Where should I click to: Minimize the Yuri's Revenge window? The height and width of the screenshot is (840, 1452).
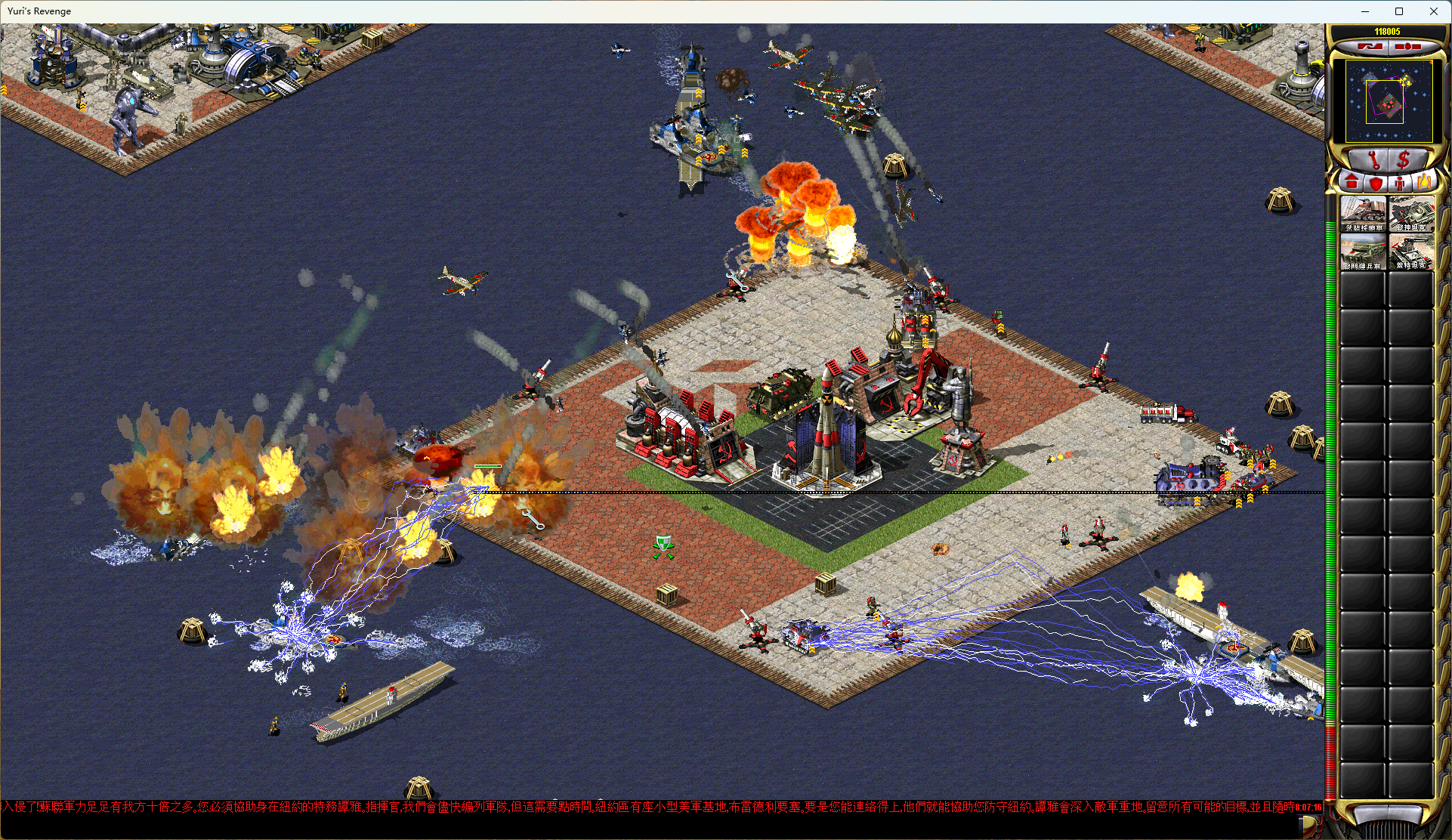[x=1365, y=11]
